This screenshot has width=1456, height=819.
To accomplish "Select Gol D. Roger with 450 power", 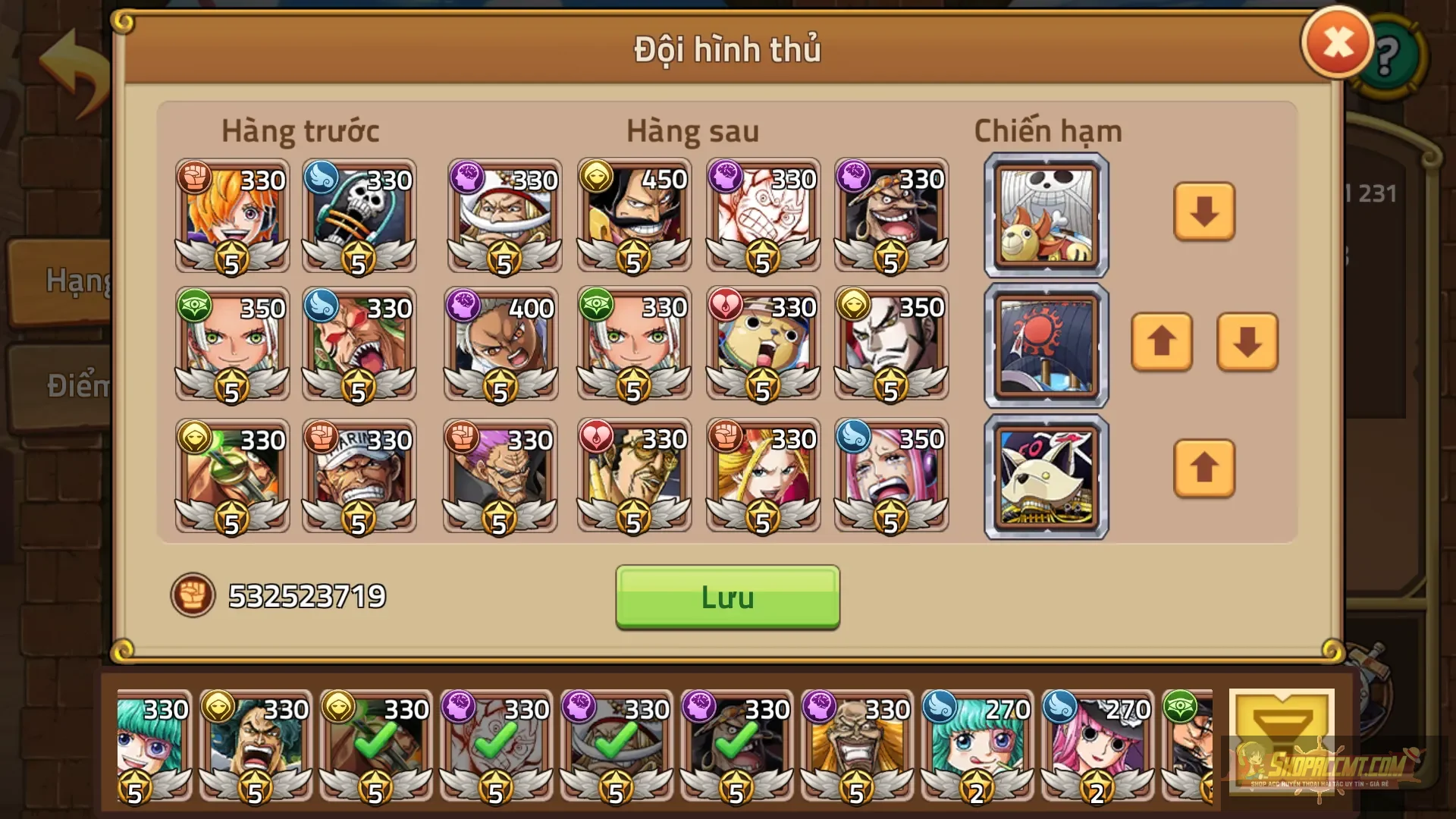I will coord(633,216).
